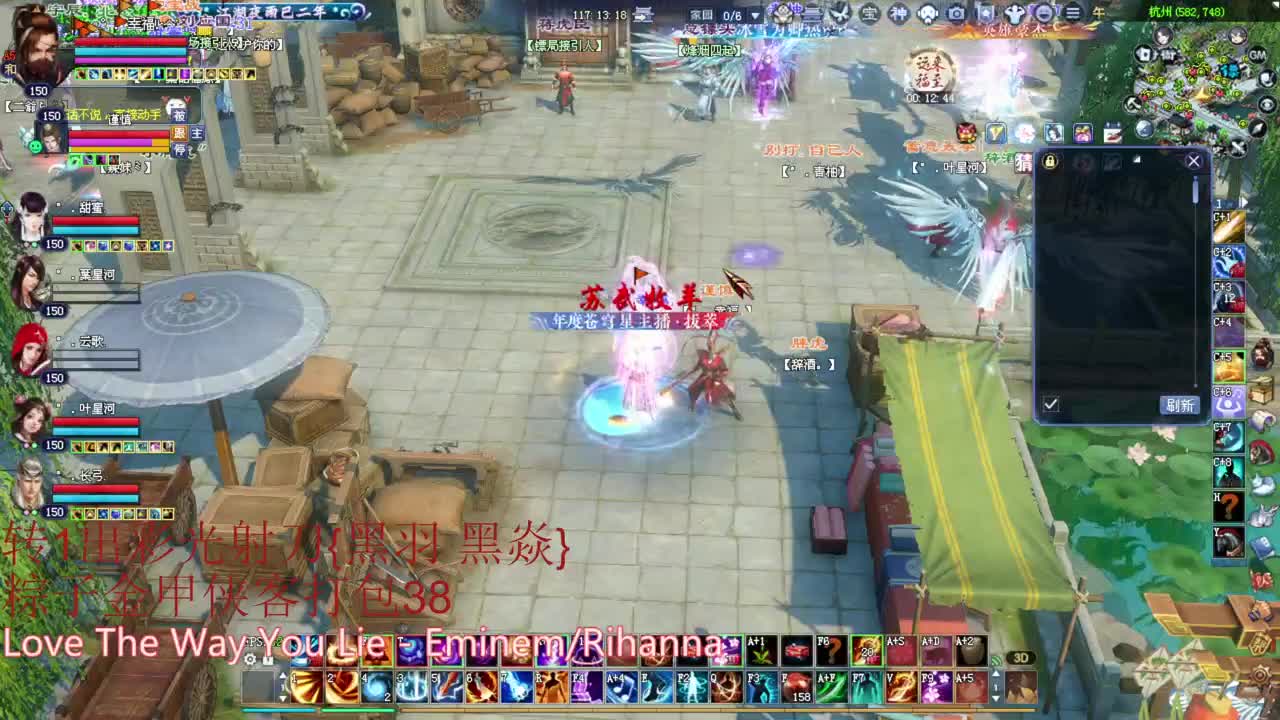The image size is (1280, 720).
Task: Open the 家园 0/6 dropdown arrow
Action: click(x=754, y=14)
